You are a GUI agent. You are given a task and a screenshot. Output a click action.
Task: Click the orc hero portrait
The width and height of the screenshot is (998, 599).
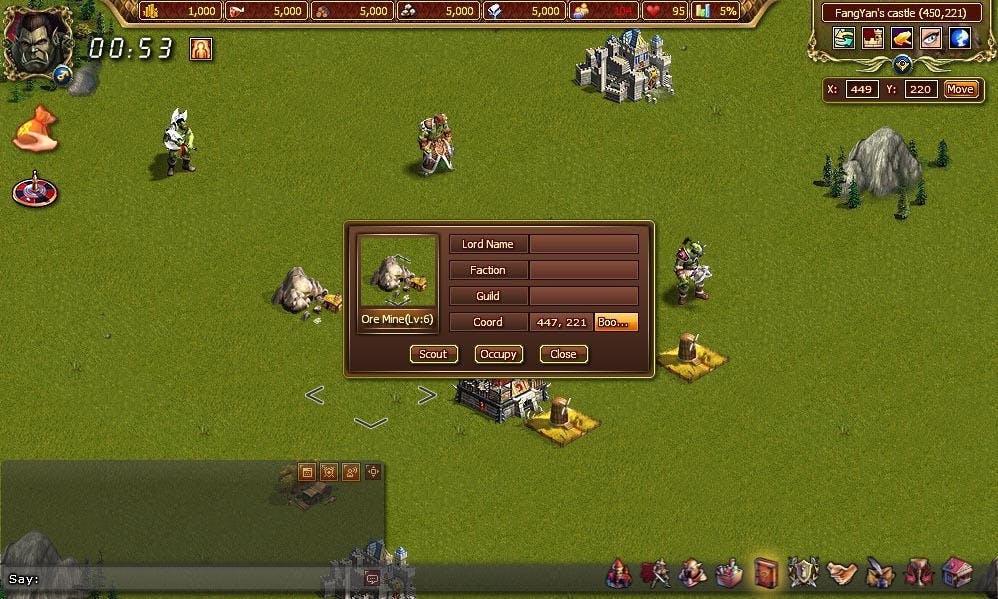tap(37, 41)
